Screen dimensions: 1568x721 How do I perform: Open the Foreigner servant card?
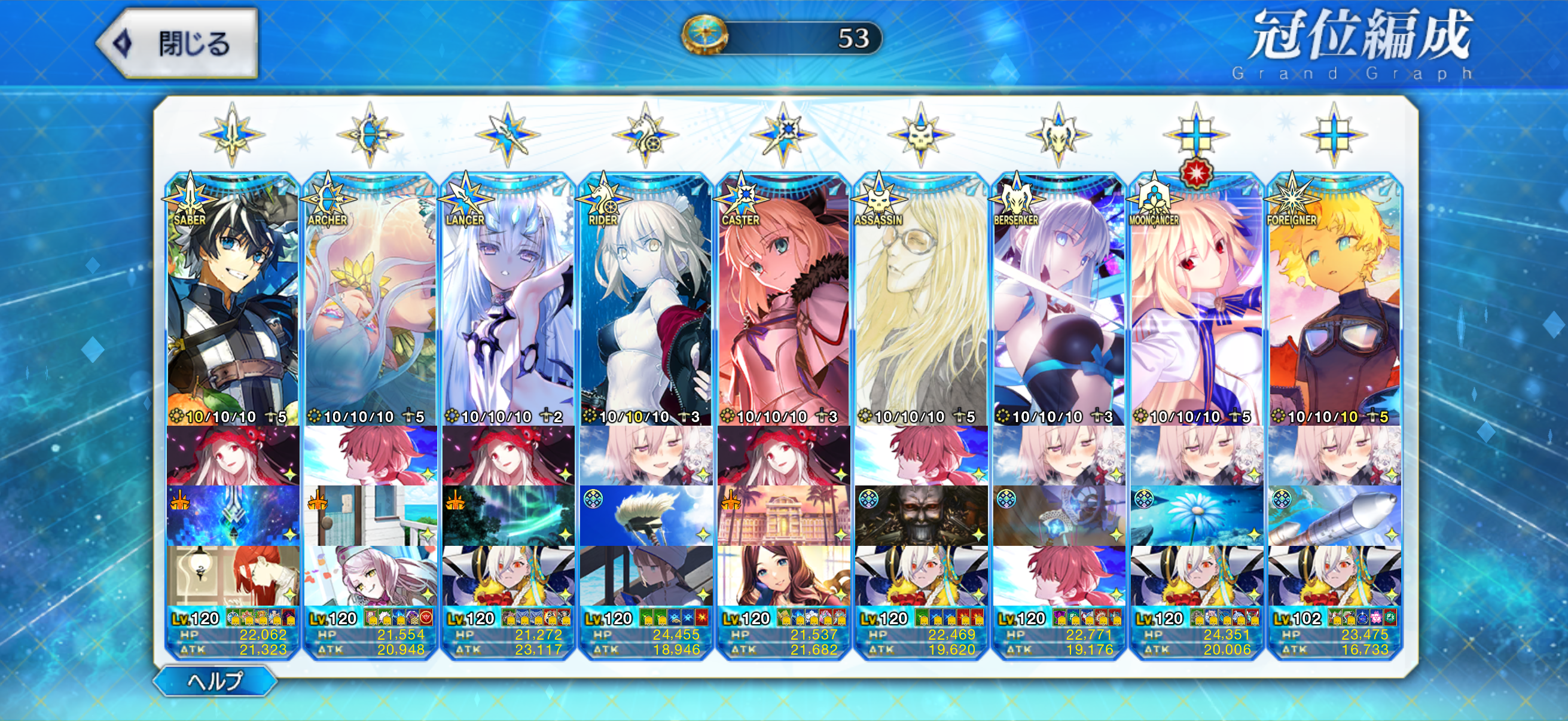pyautogui.click(x=1334, y=304)
